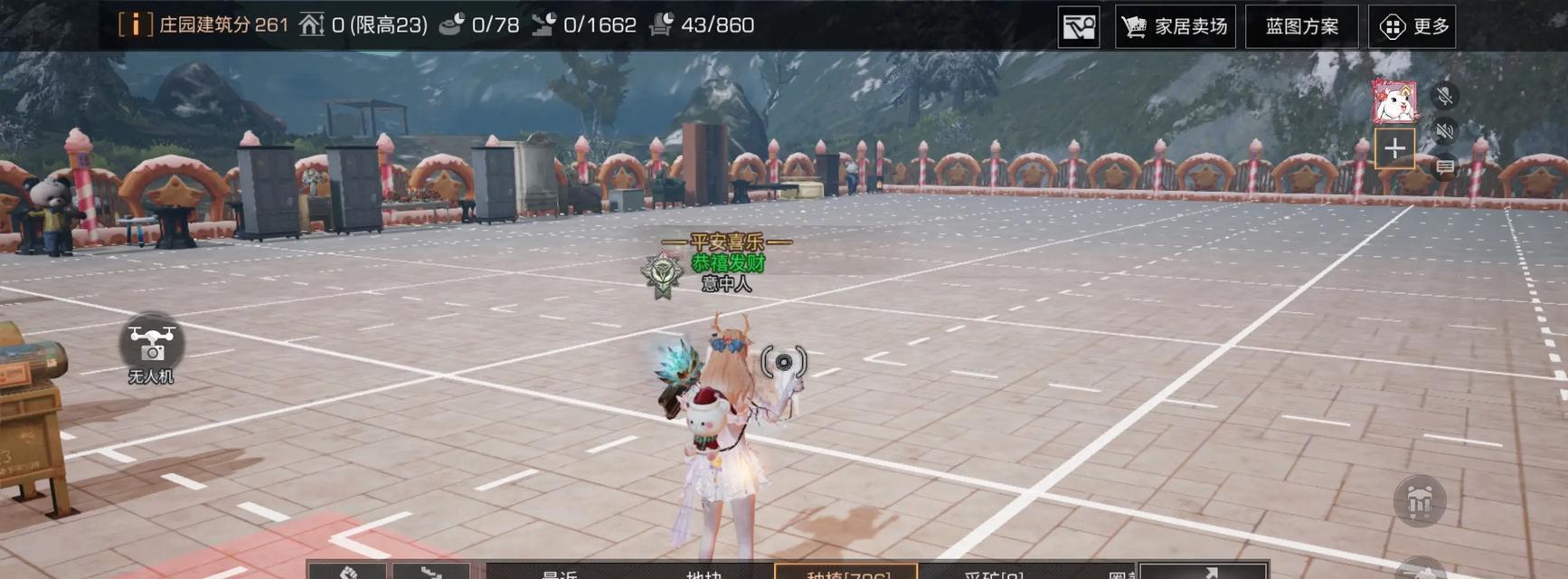Switch to the 采矿 mining tab
Screen dimensions: 1568x579
point(993,573)
